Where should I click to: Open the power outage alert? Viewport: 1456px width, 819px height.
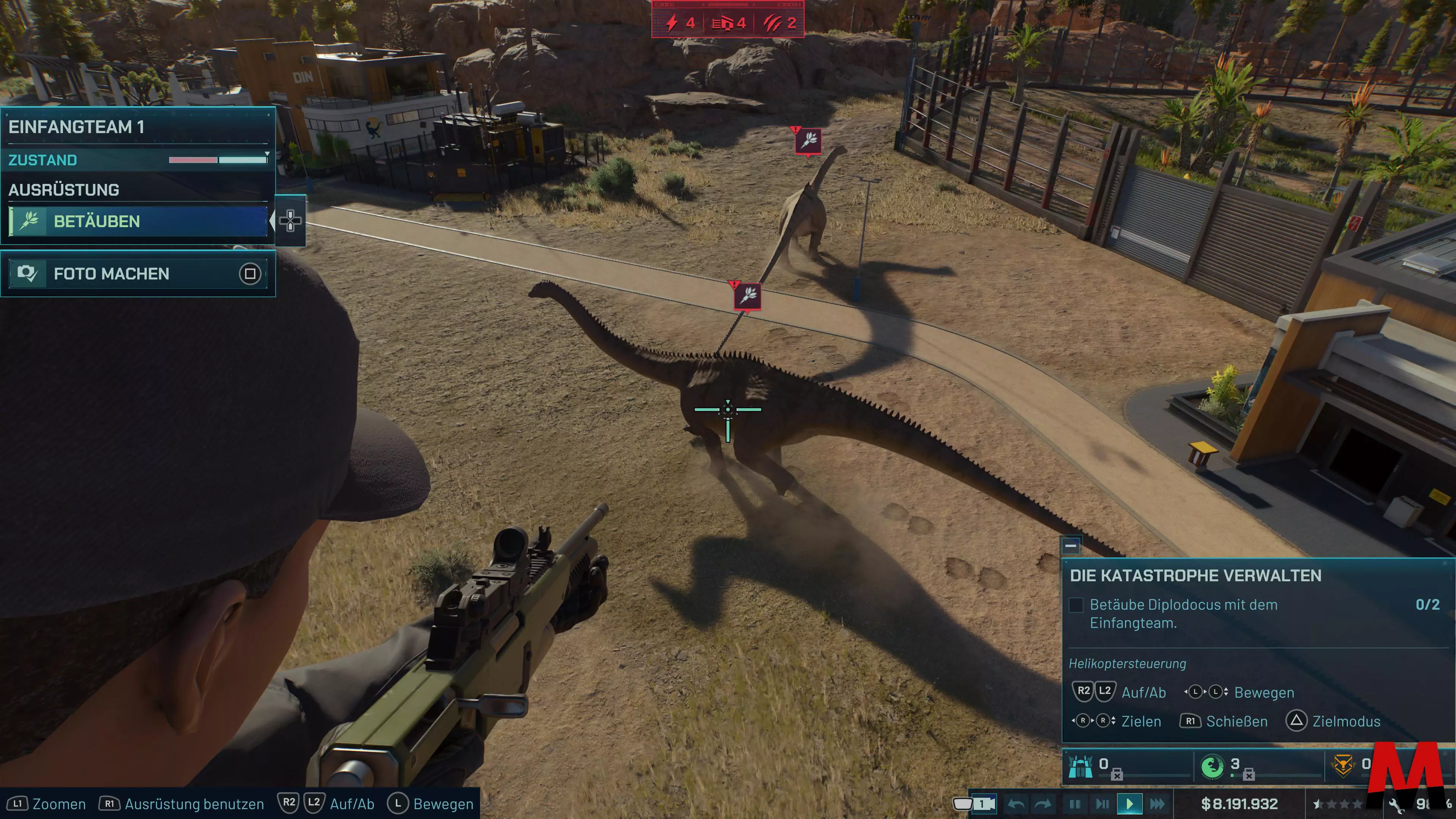(679, 23)
